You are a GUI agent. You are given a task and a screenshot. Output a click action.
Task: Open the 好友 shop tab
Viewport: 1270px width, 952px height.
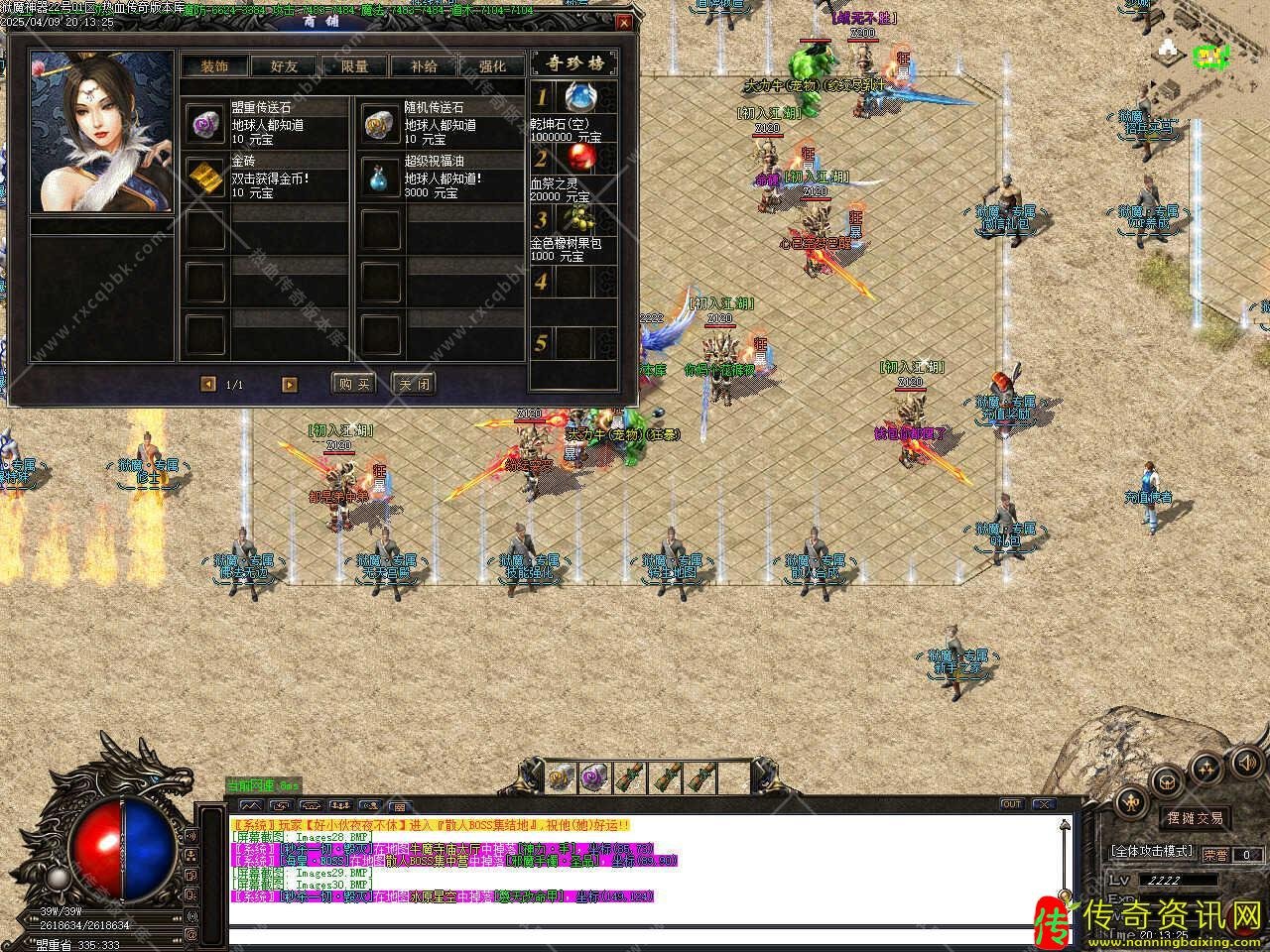click(284, 66)
